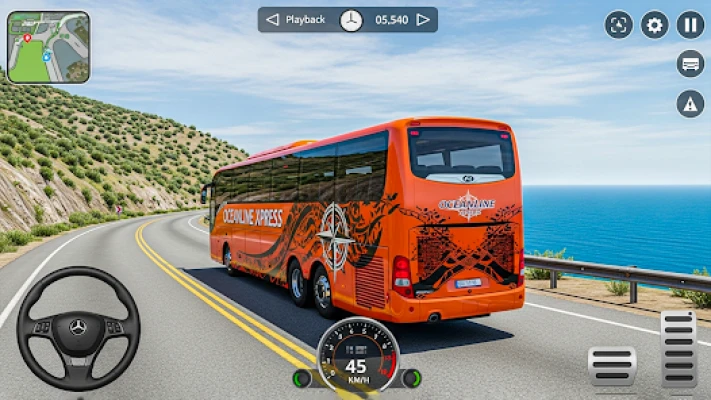Viewport: 711px width, 400px height.
Task: Activate the hazard warning triangle button
Action: pyautogui.click(x=690, y=103)
